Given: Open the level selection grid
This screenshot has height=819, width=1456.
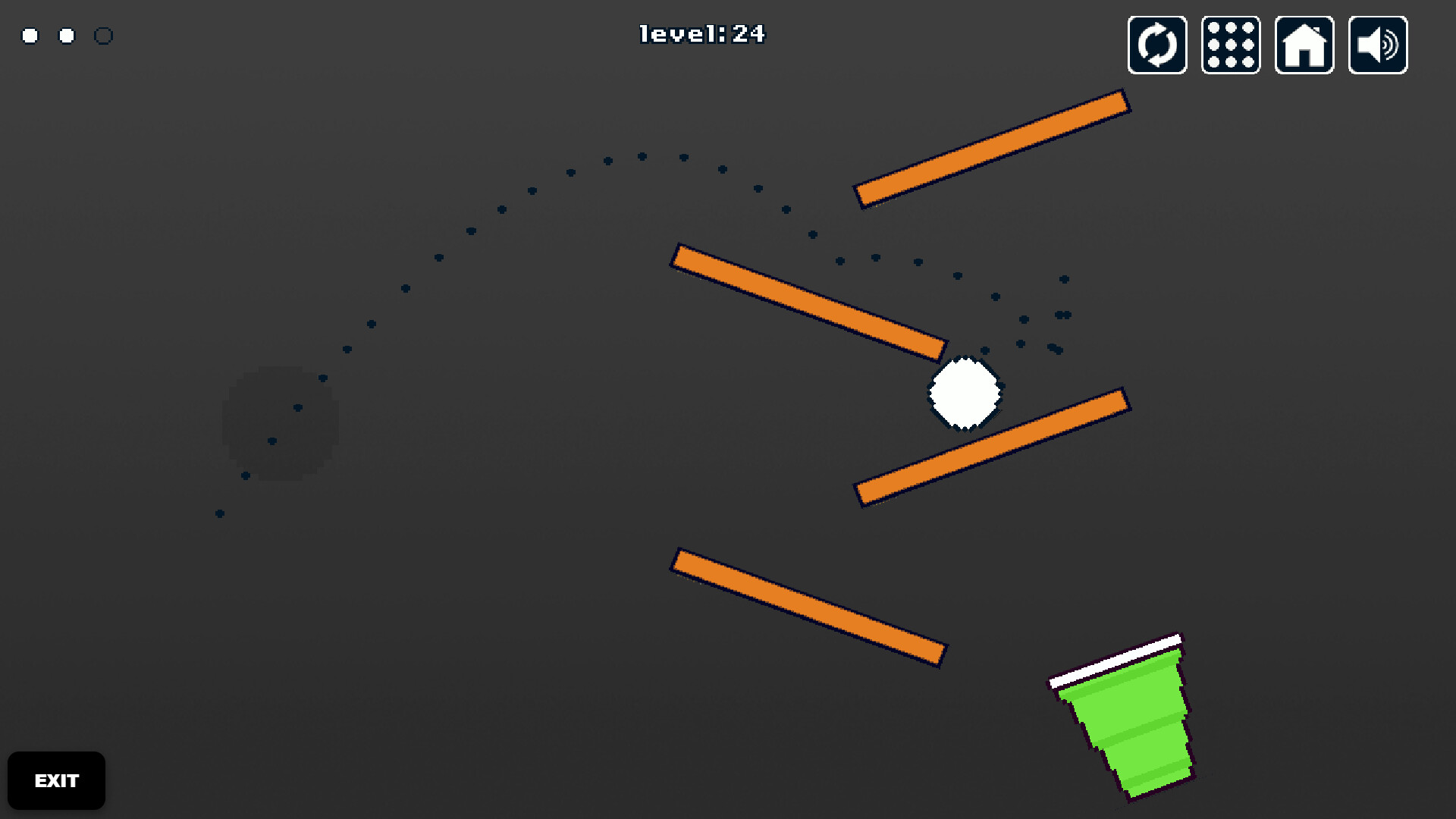Looking at the screenshot, I should pyautogui.click(x=1230, y=44).
